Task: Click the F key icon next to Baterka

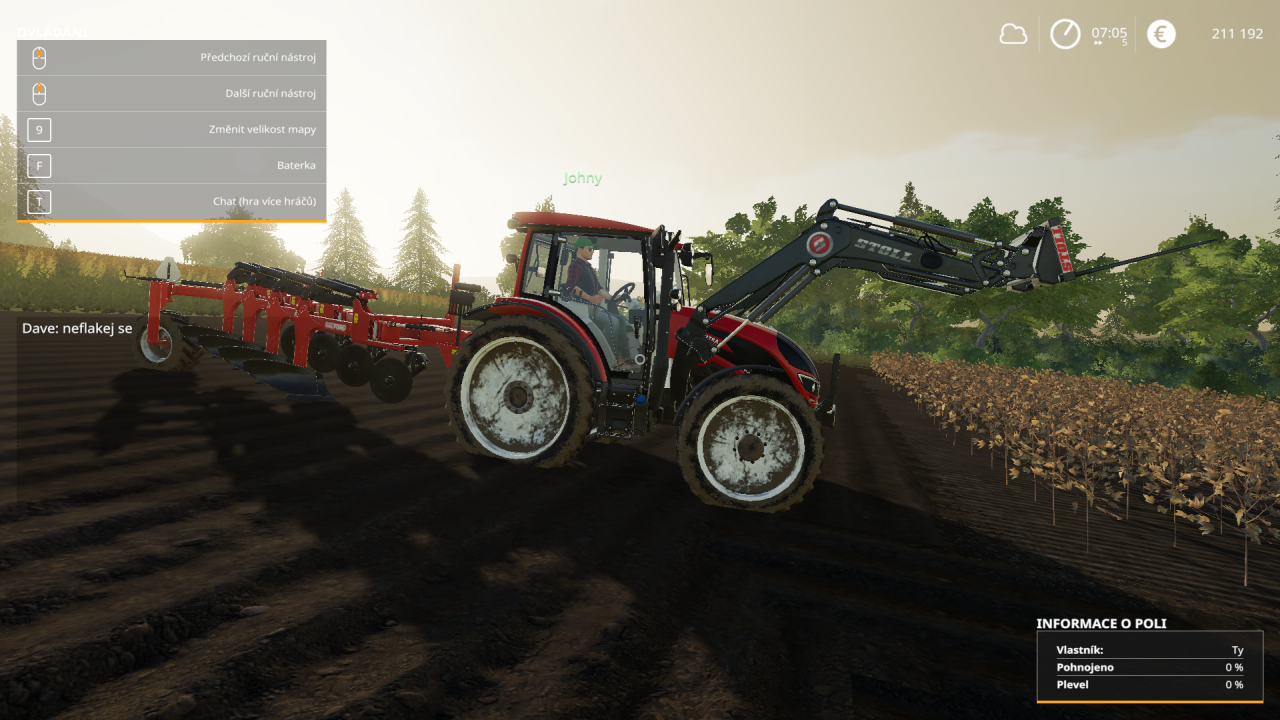Action: point(39,165)
